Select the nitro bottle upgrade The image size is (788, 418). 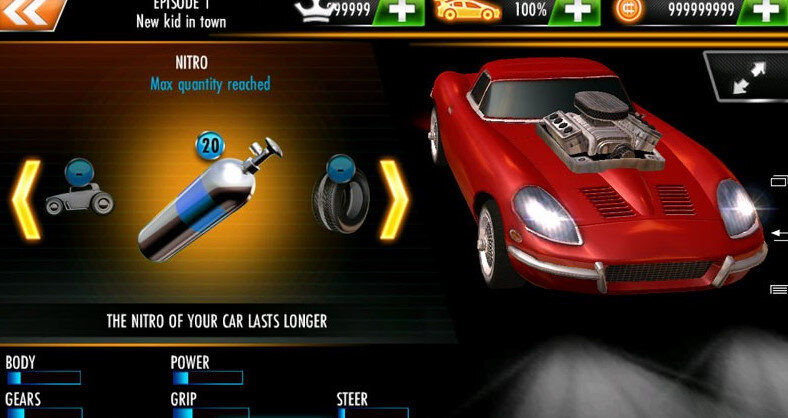209,200
